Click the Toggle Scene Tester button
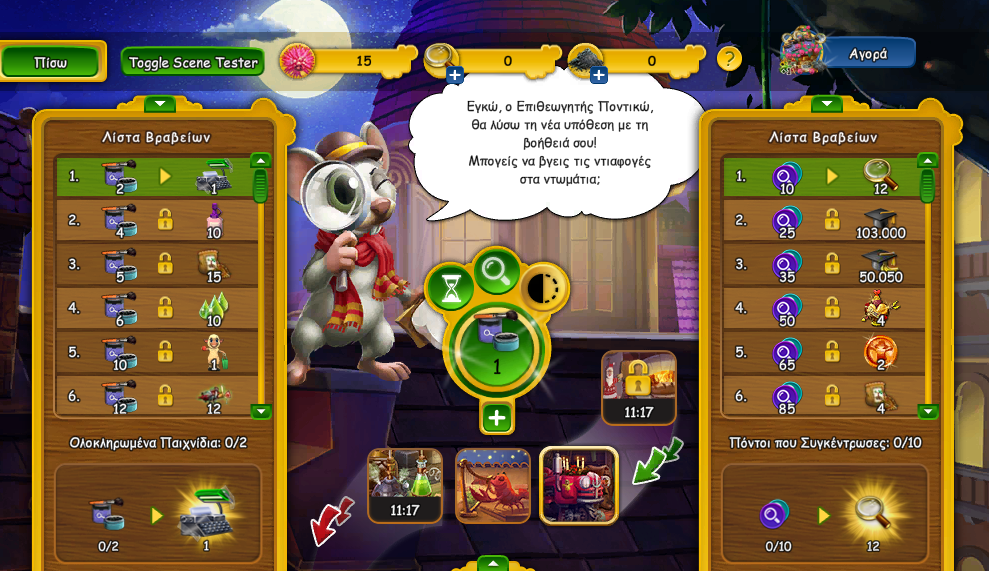Image resolution: width=989 pixels, height=571 pixels. pos(193,62)
